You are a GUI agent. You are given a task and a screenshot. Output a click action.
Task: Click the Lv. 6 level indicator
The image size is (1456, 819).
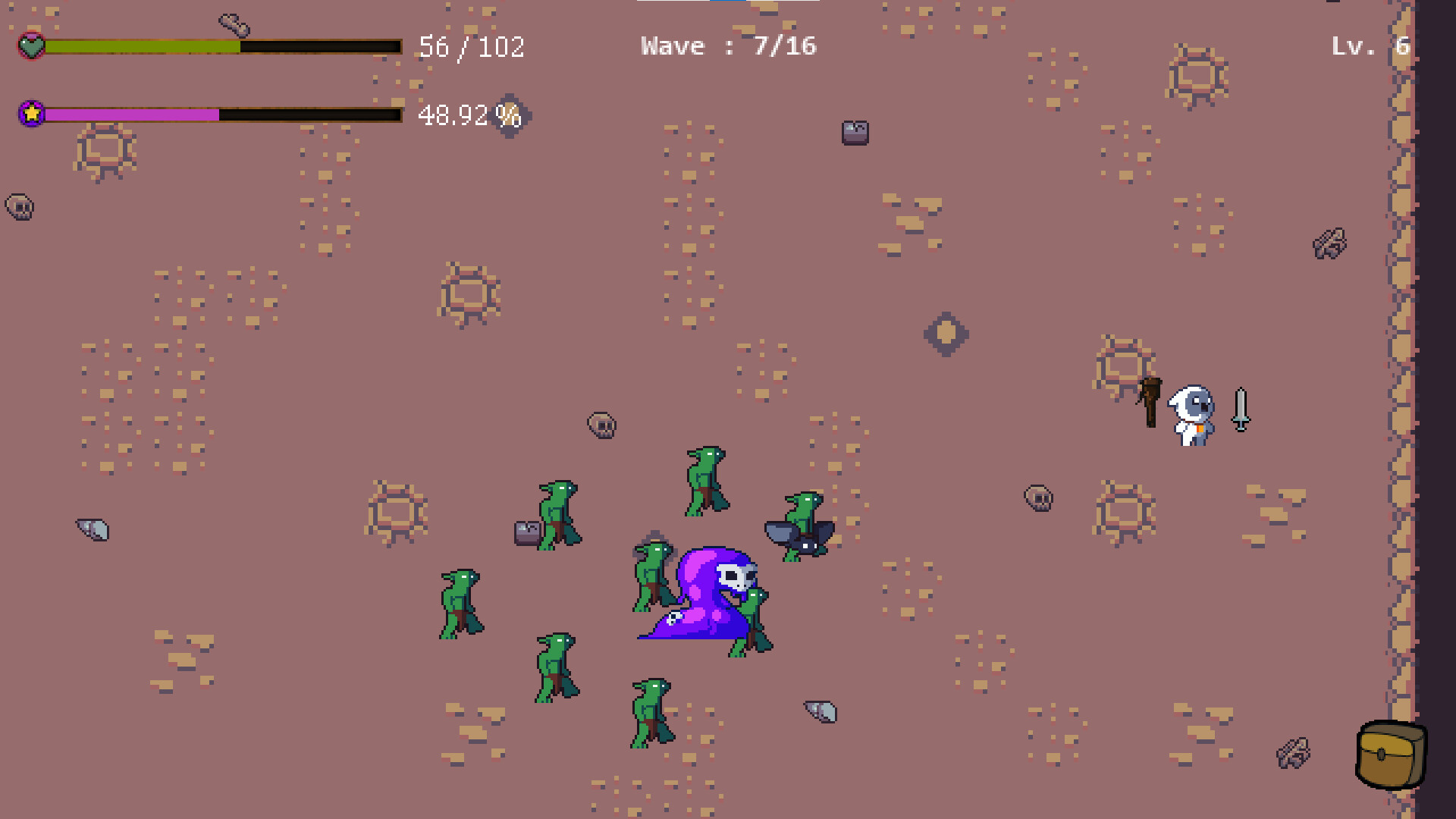pyautogui.click(x=1369, y=45)
